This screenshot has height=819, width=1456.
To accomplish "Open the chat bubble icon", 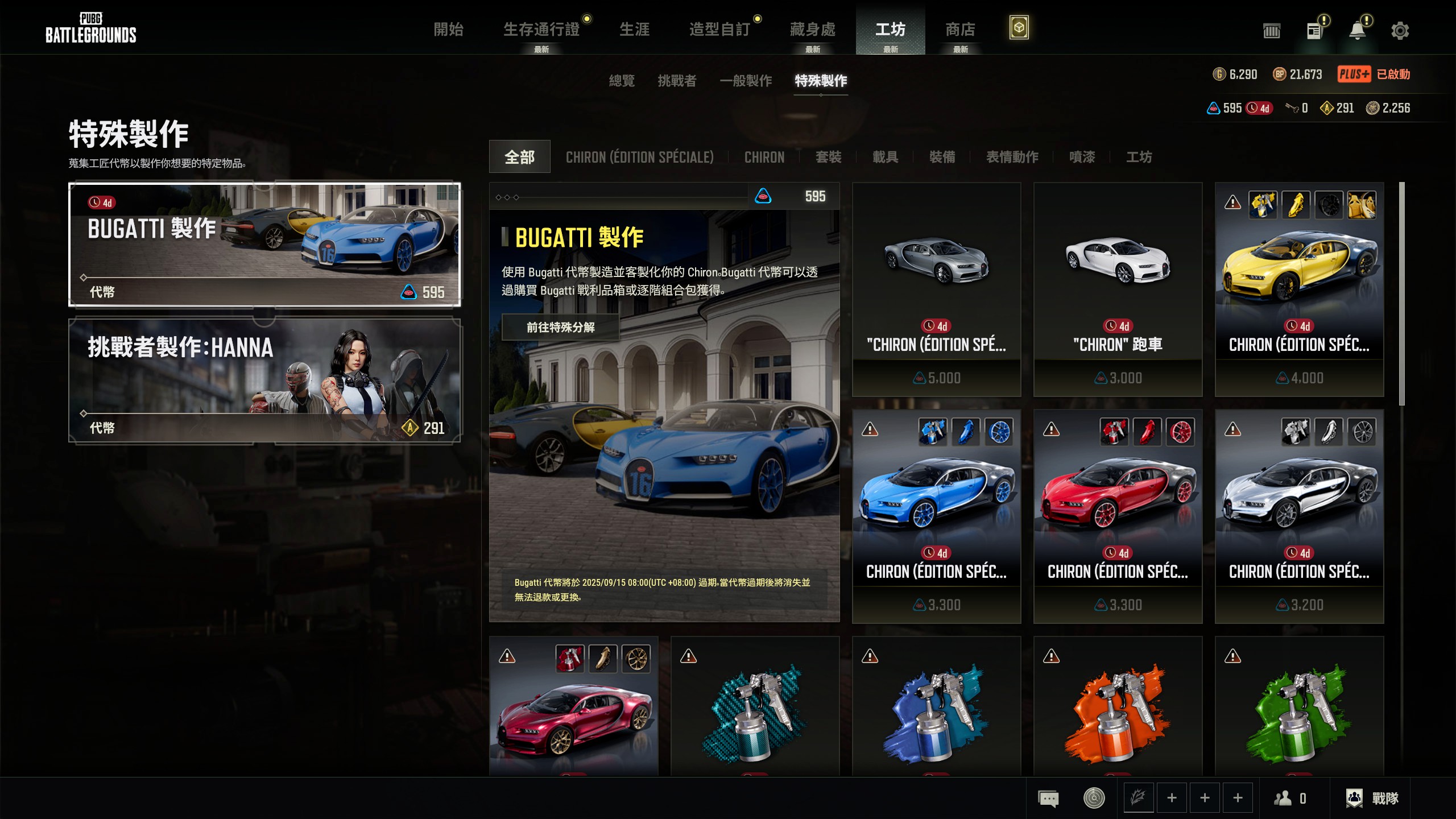I will point(1048,798).
